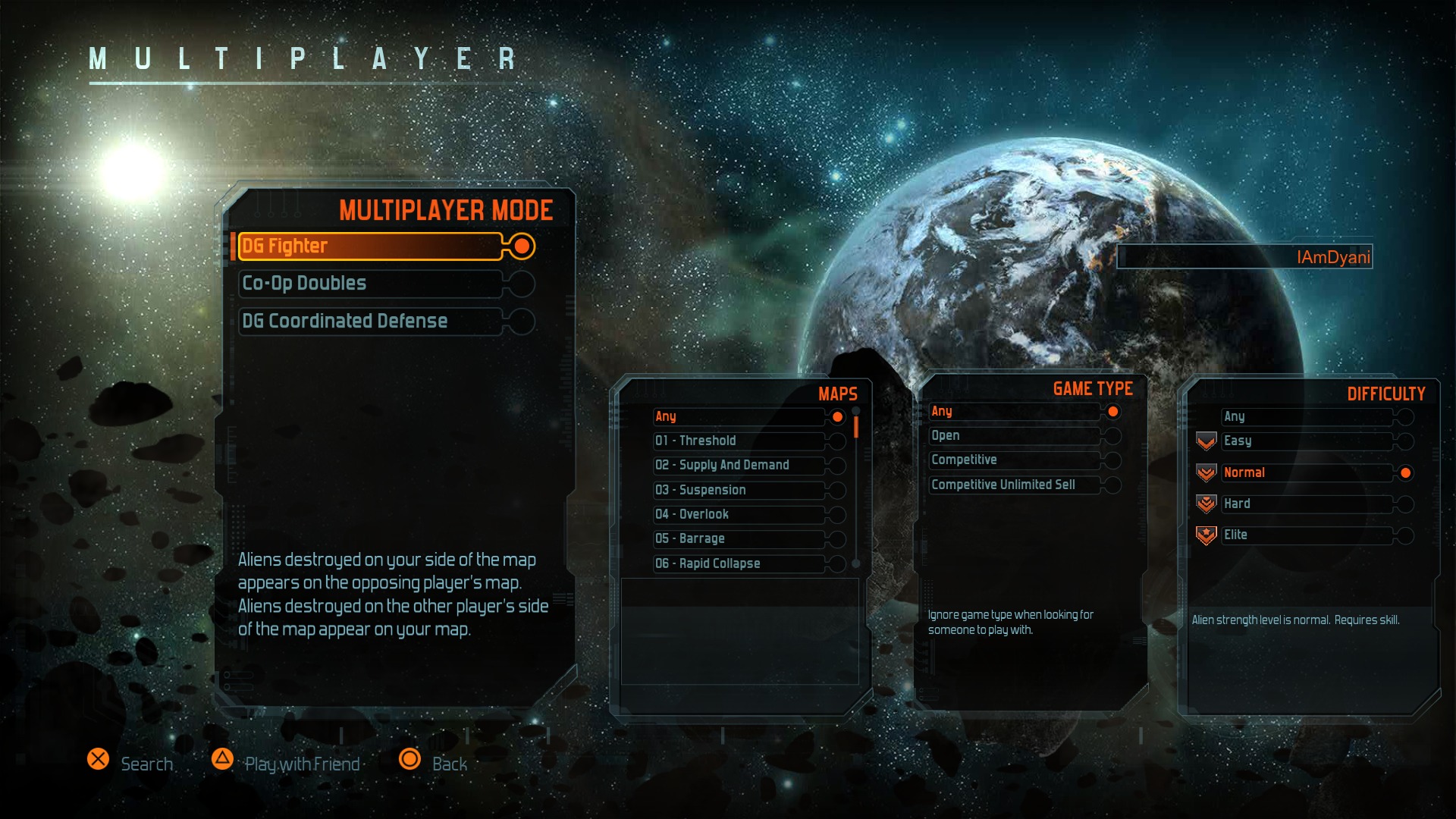
Task: Click the Elite difficulty badge icon
Action: point(1206,535)
